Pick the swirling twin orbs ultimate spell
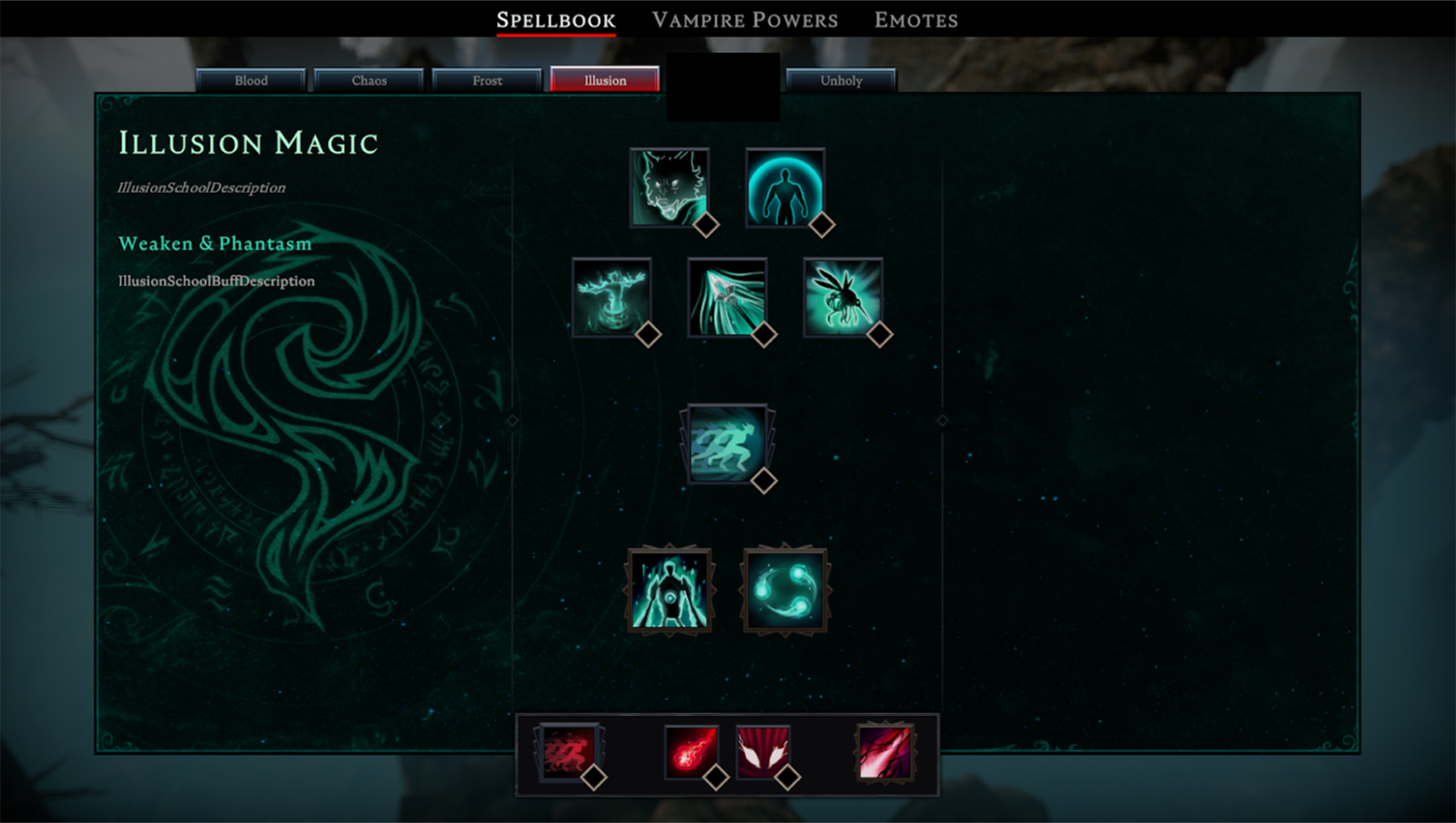The height and width of the screenshot is (823, 1456). [x=784, y=590]
